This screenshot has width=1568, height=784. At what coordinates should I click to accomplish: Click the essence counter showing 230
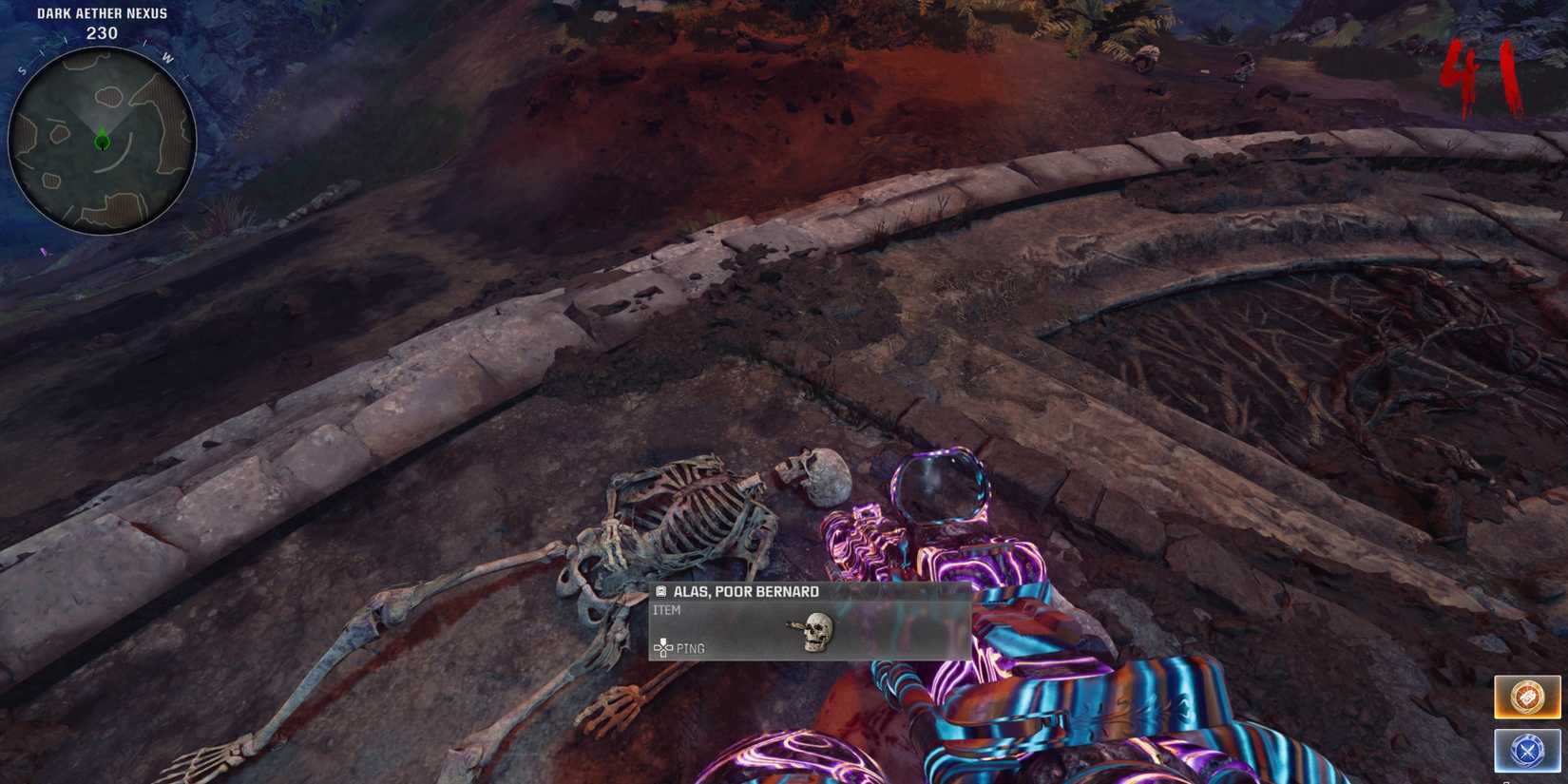click(101, 32)
